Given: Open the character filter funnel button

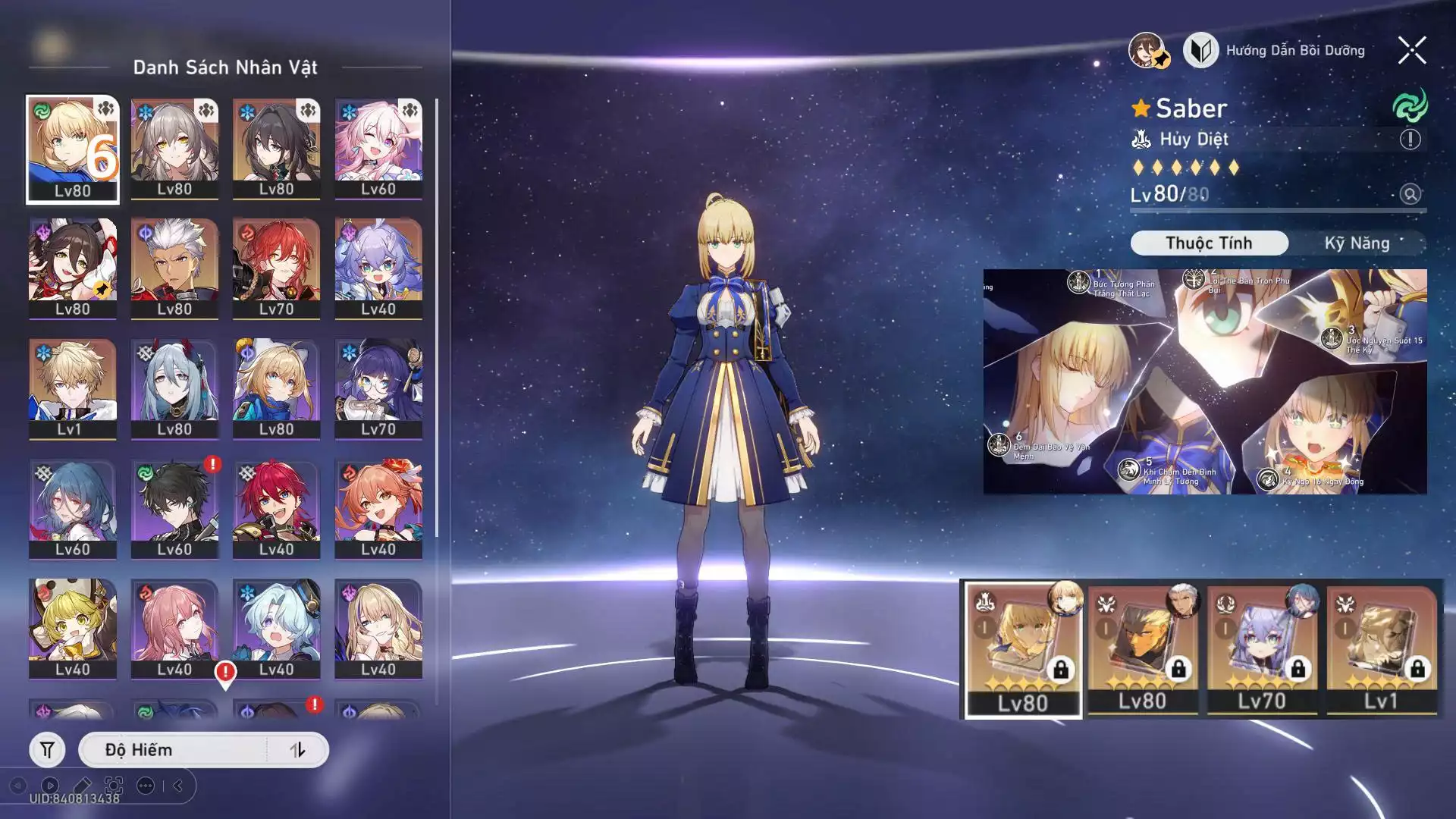Looking at the screenshot, I should point(47,750).
